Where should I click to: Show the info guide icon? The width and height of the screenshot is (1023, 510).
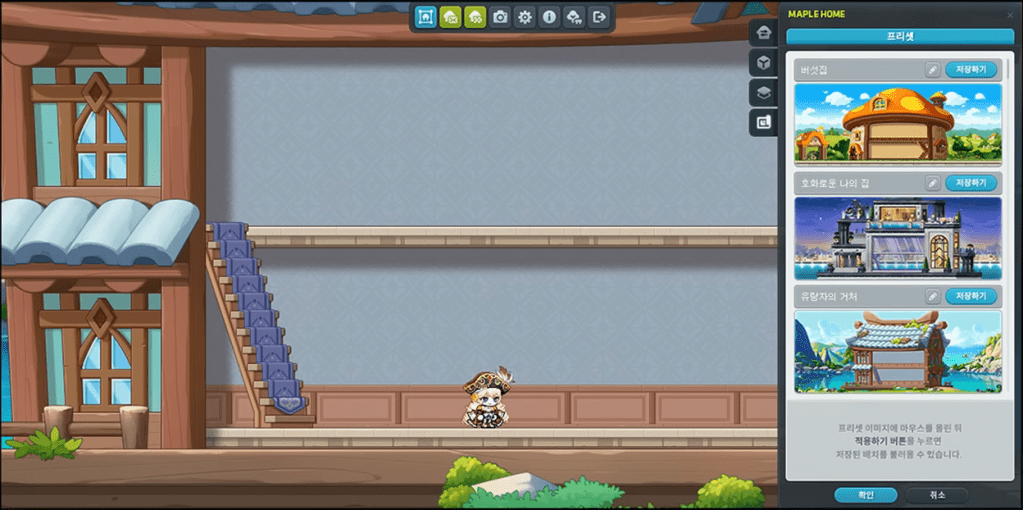[549, 17]
